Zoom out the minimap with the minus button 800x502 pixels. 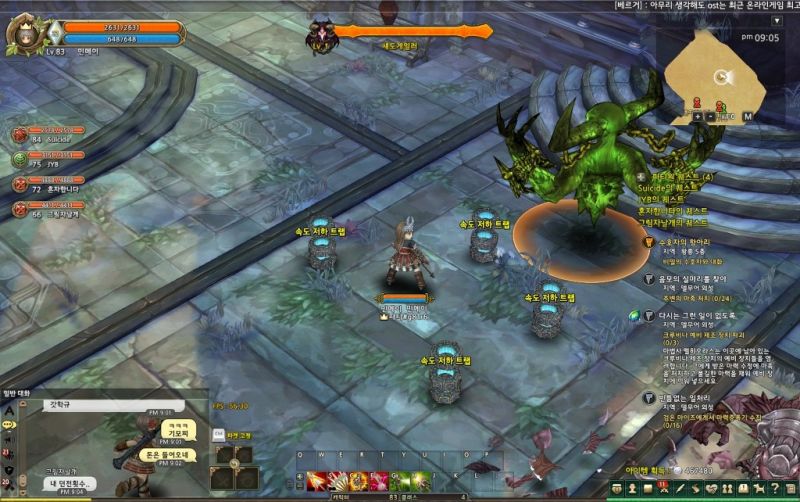click(710, 116)
